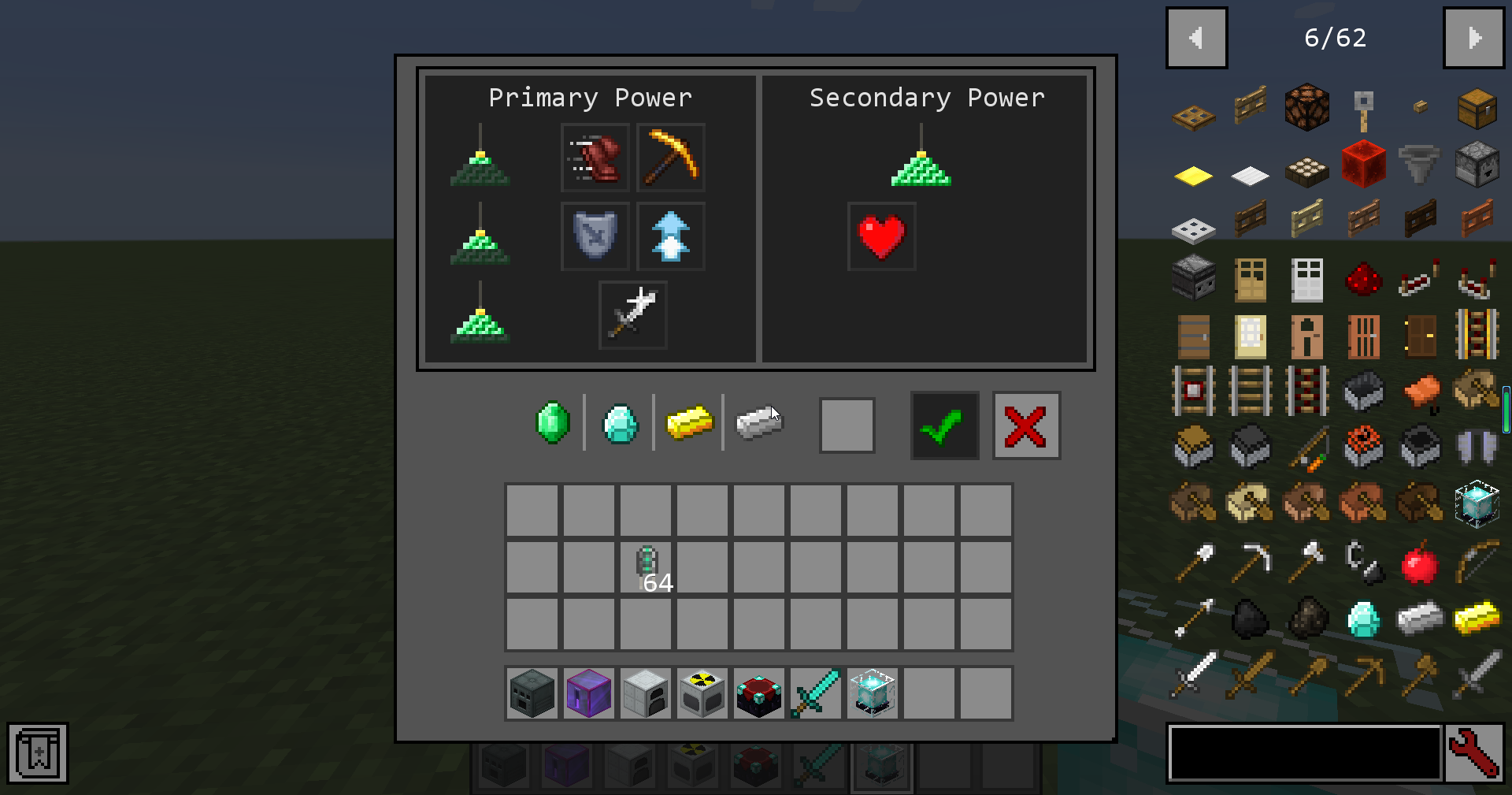
Task: Open the NEI options wrench menu
Action: pos(1477,753)
